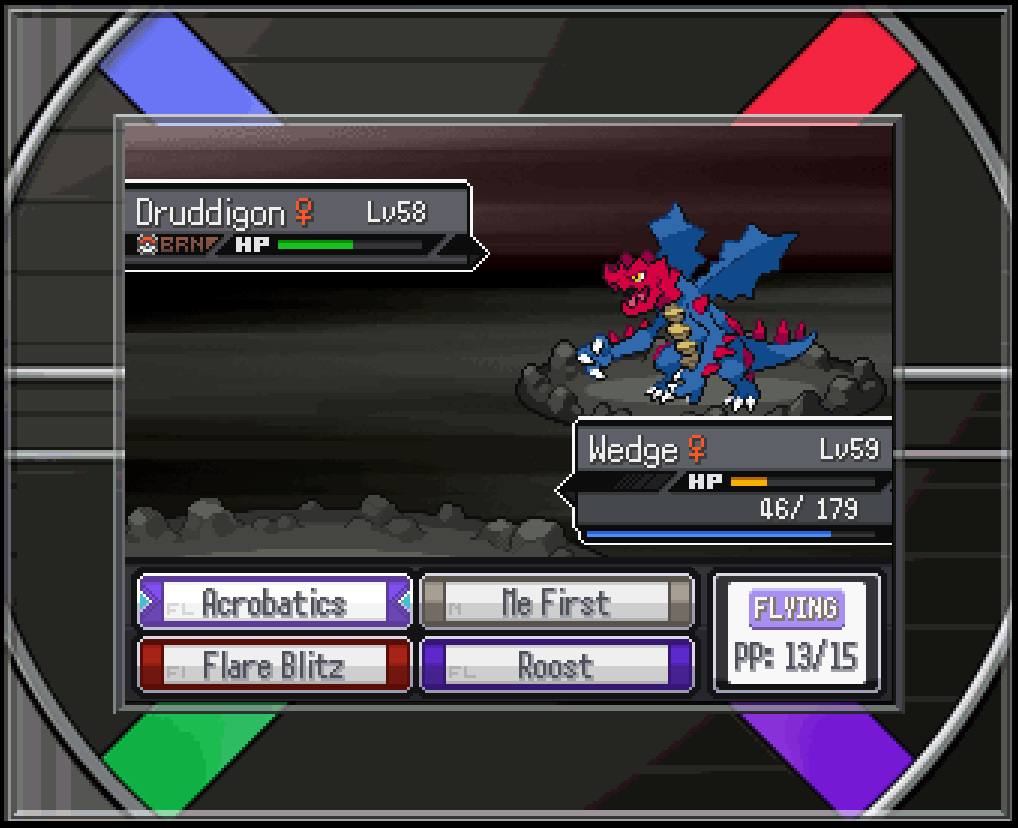Choose the Me First move
This screenshot has height=828, width=1018.
[556, 603]
